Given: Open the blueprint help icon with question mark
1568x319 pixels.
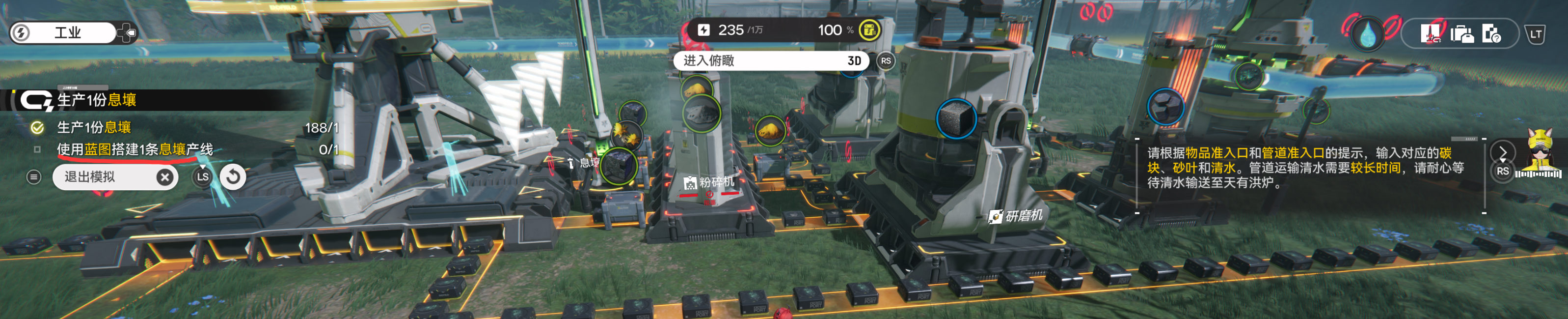Looking at the screenshot, I should pyautogui.click(x=1491, y=33).
